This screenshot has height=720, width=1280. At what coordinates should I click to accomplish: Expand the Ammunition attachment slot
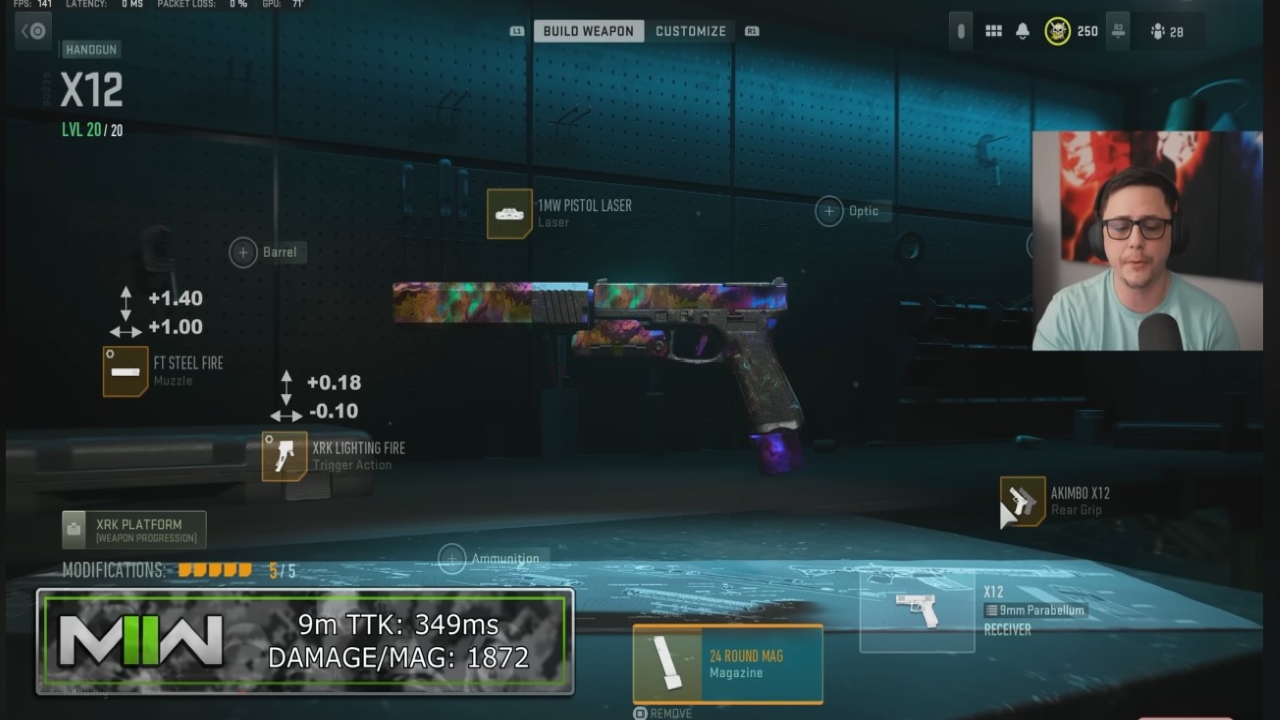click(452, 557)
